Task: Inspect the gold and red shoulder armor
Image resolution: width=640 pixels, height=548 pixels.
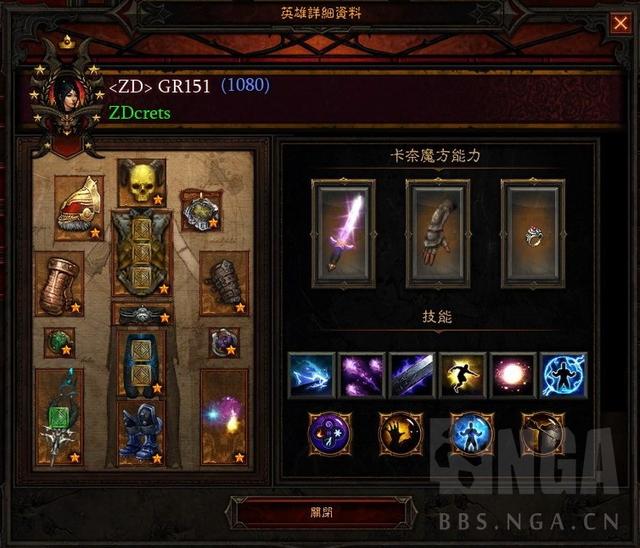Action: click(78, 208)
